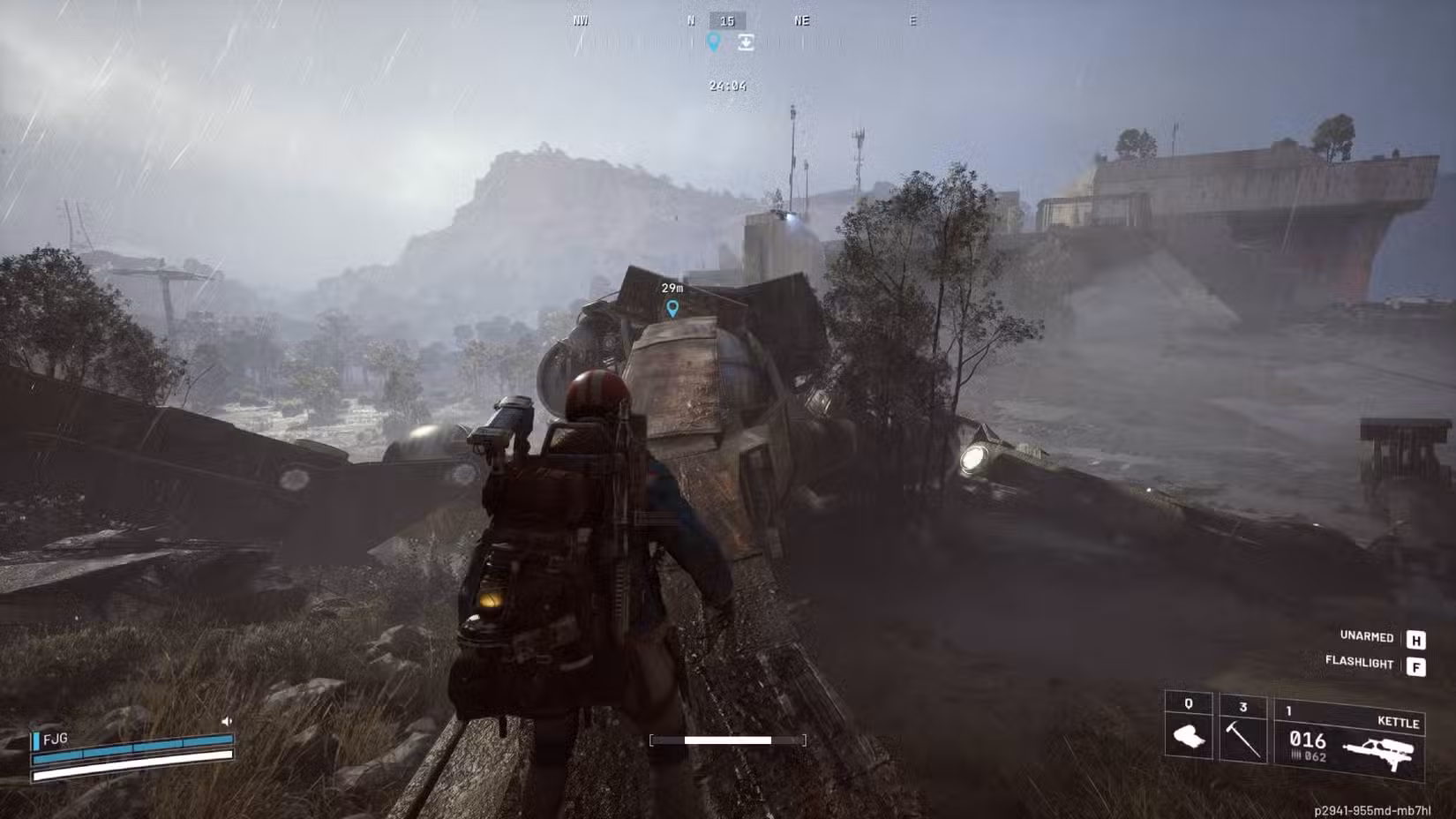
Task: Click the extraction icon on the compass
Action: tap(746, 41)
